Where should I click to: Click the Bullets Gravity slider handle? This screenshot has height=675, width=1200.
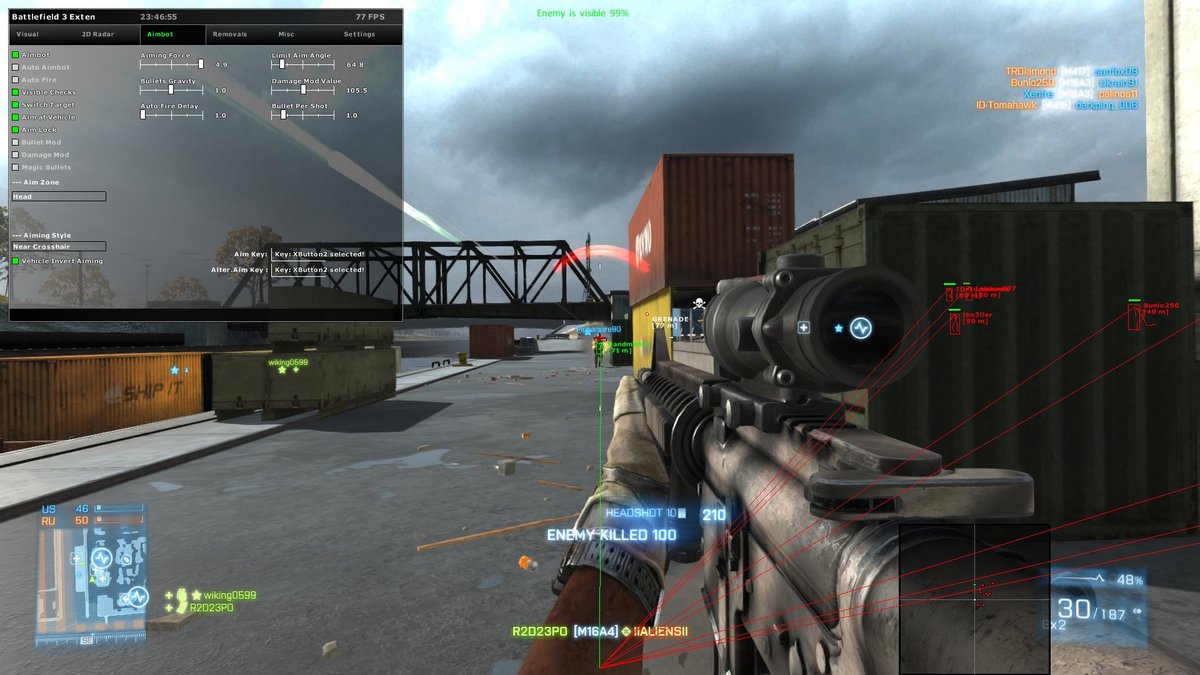tap(171, 90)
